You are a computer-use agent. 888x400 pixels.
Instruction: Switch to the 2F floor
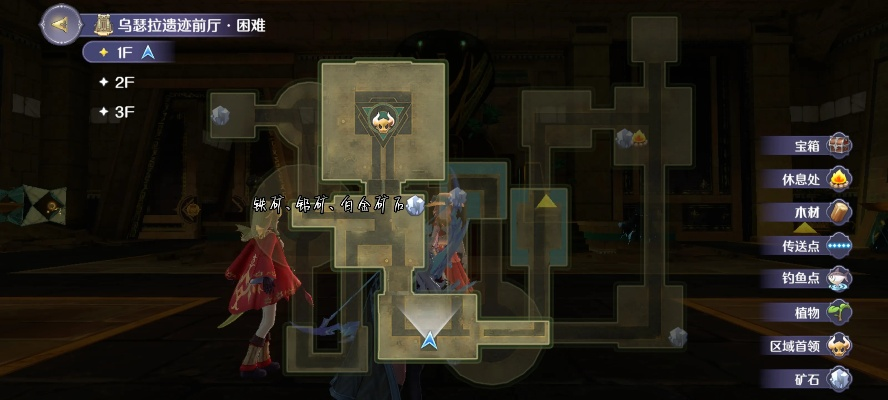tap(124, 82)
